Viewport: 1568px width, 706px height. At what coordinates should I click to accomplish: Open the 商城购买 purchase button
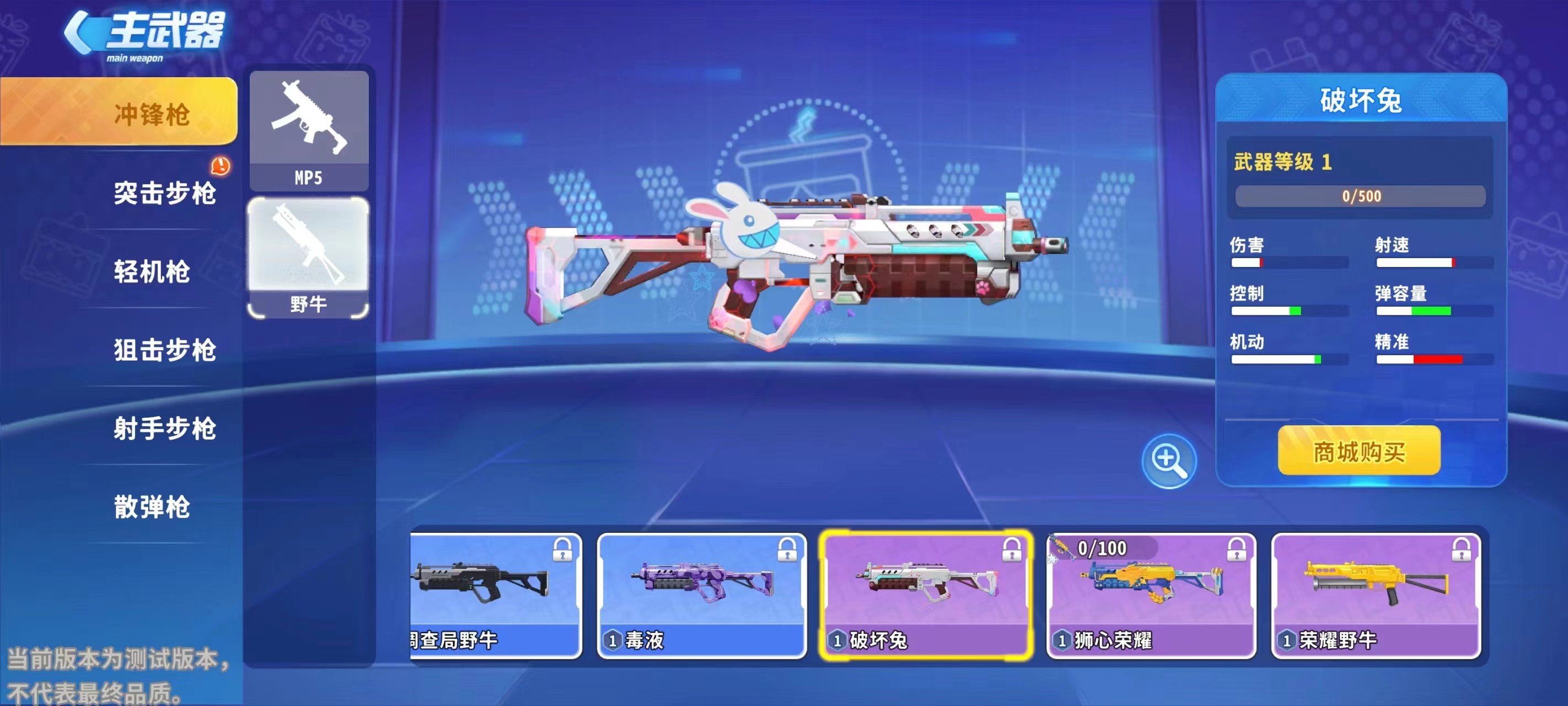click(x=1358, y=453)
